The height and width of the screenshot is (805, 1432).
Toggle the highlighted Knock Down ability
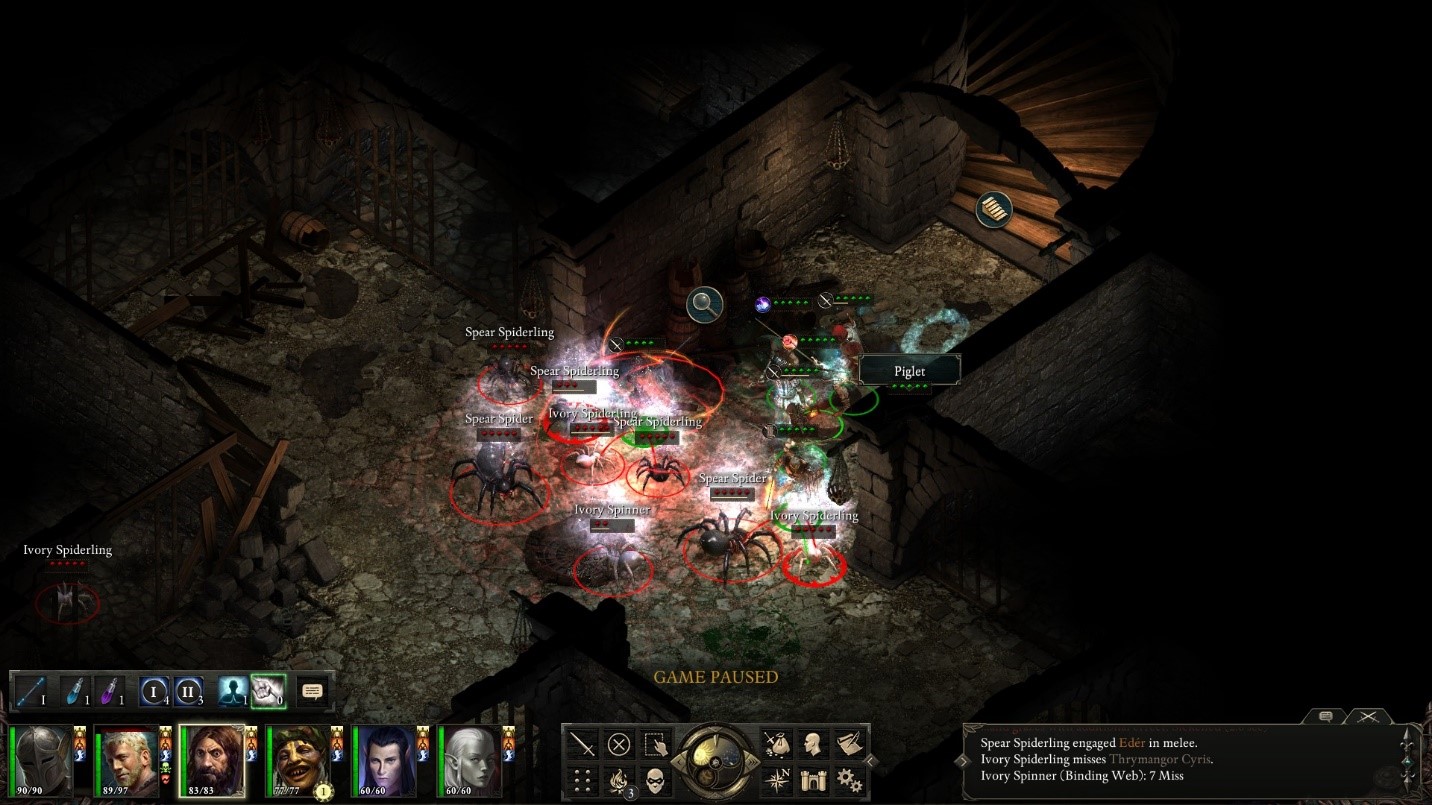tap(268, 691)
